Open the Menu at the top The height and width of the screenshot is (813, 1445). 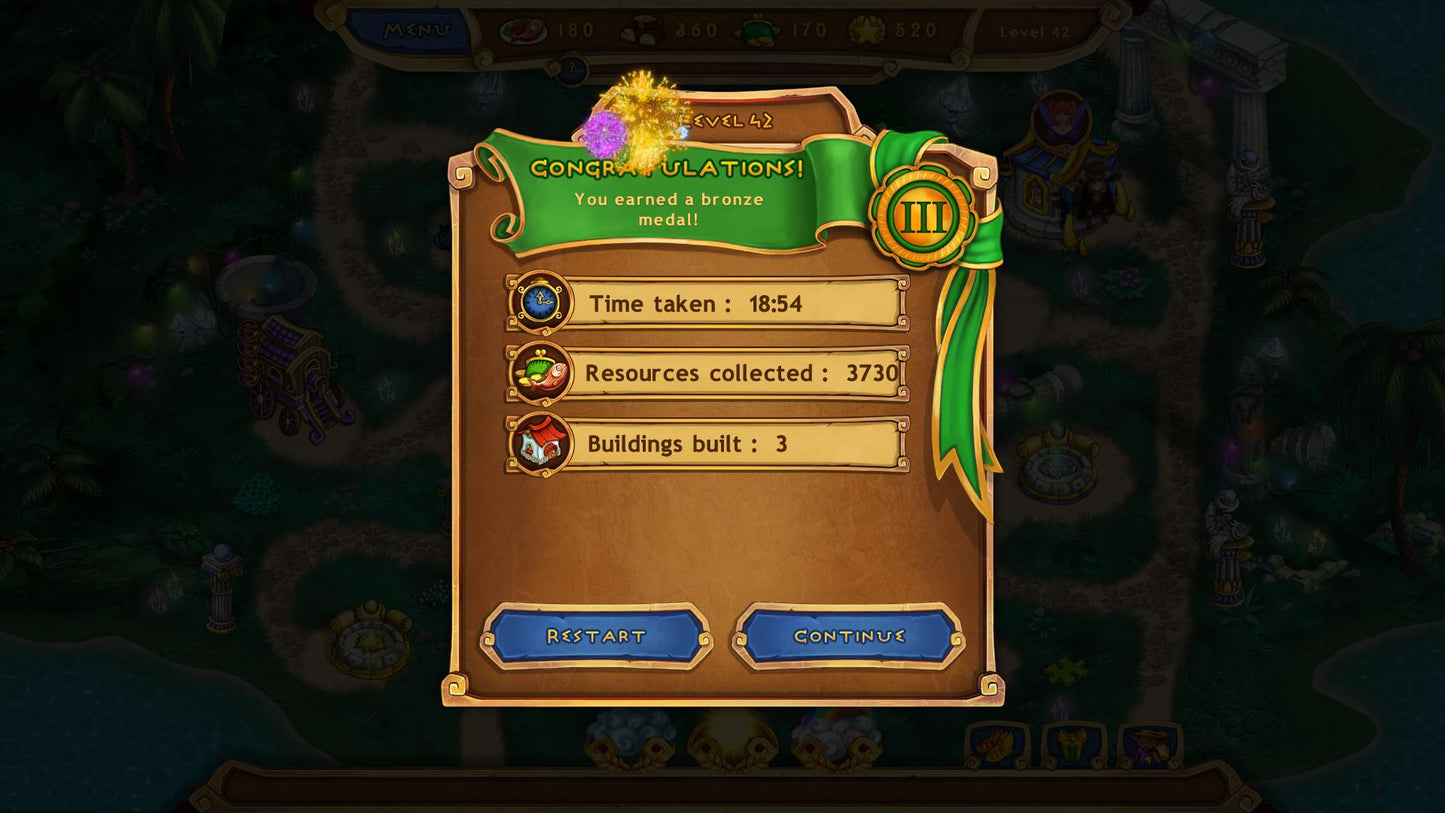tap(416, 30)
